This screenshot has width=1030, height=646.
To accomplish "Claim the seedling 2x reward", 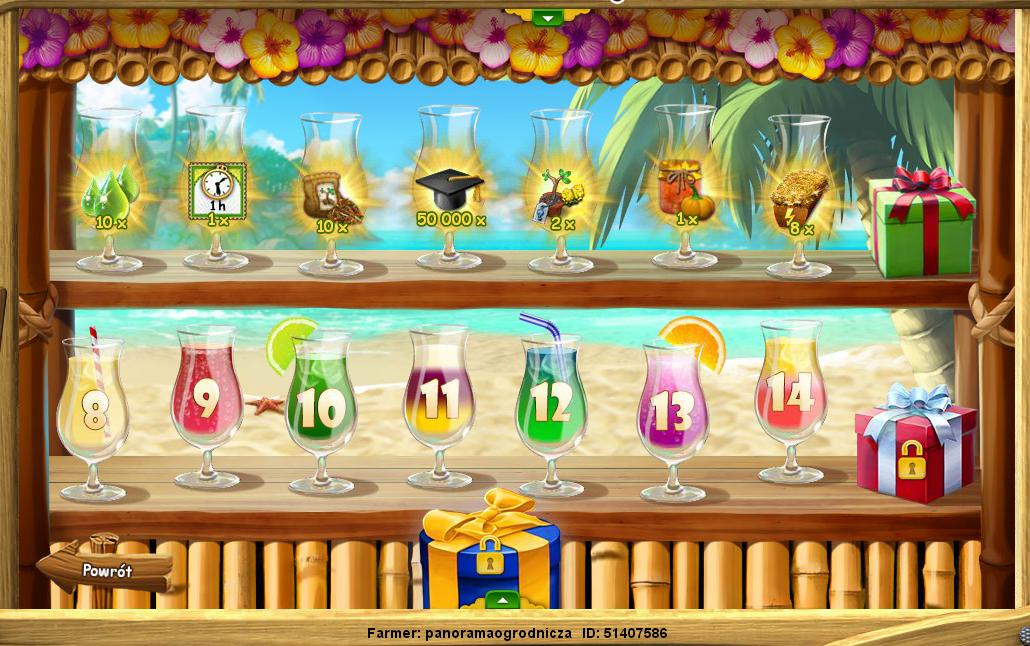I will coord(560,196).
